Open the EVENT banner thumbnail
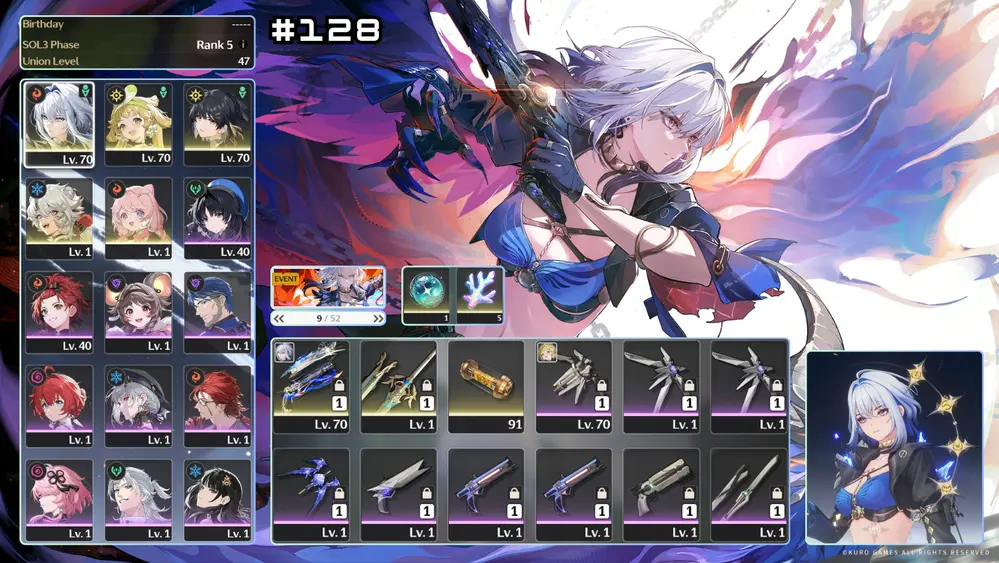The image size is (999, 563). coord(328,287)
